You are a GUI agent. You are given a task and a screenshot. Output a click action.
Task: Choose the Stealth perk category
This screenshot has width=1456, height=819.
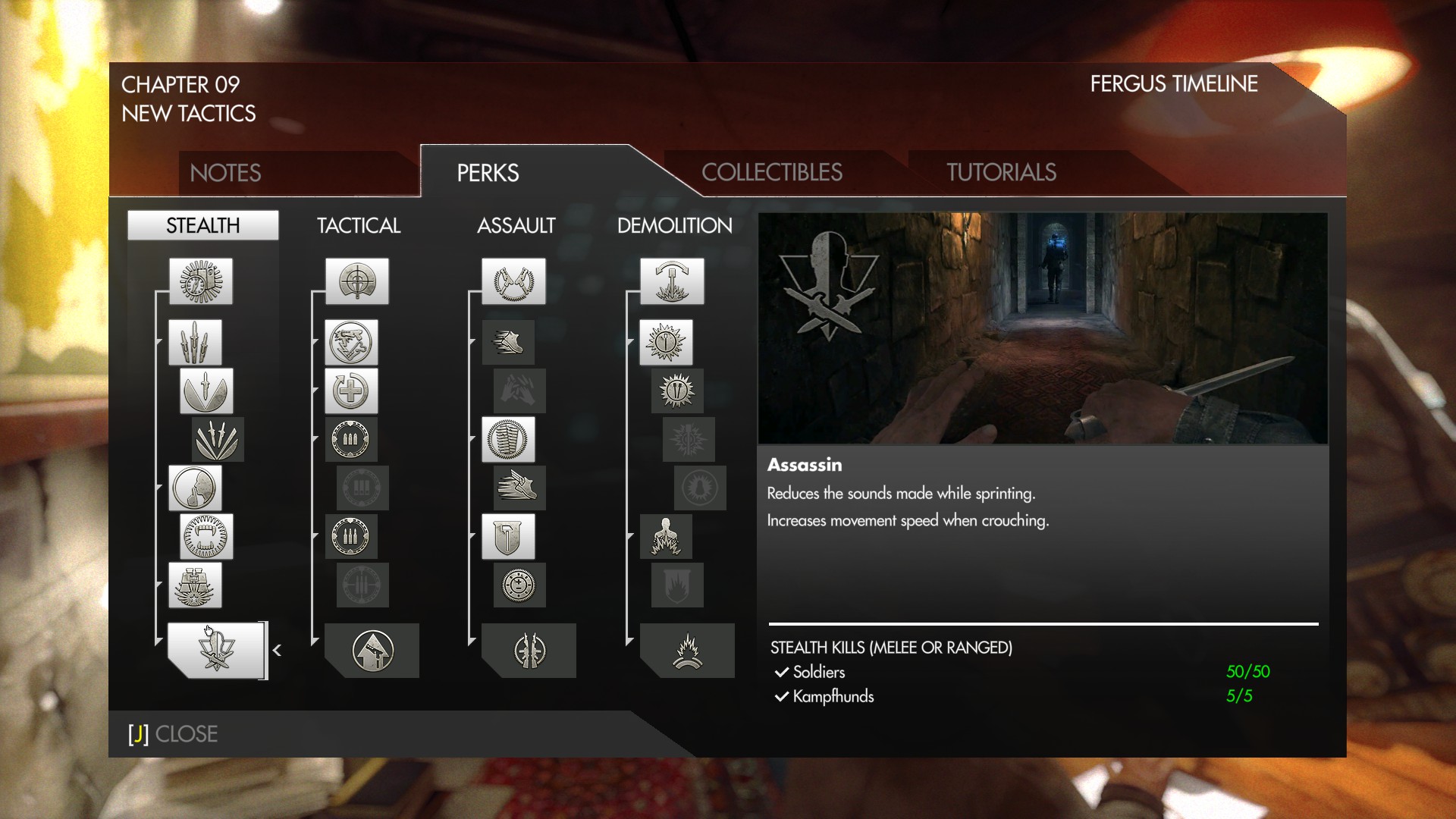click(202, 225)
